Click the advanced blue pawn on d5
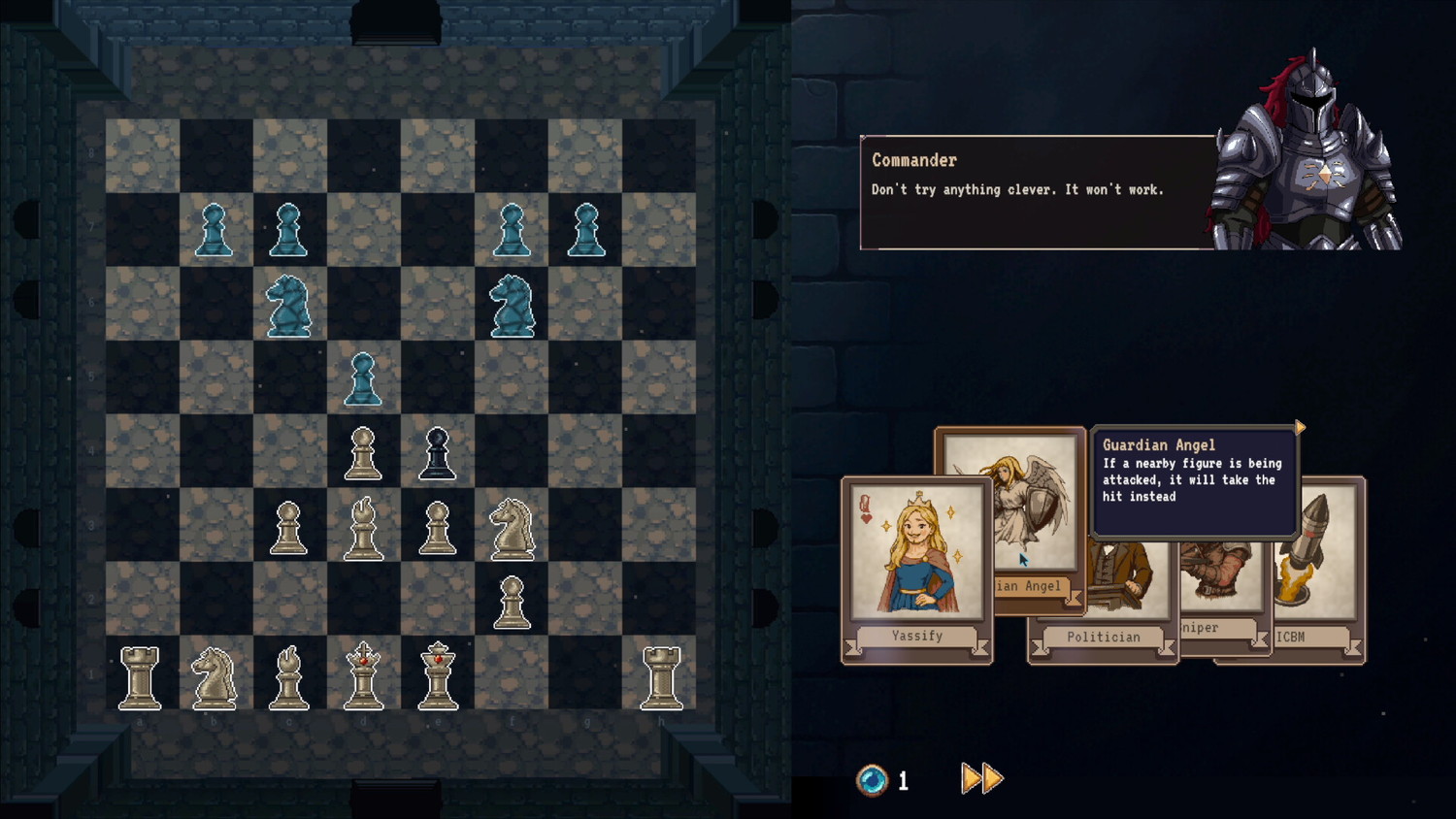1456x819 pixels. [362, 378]
